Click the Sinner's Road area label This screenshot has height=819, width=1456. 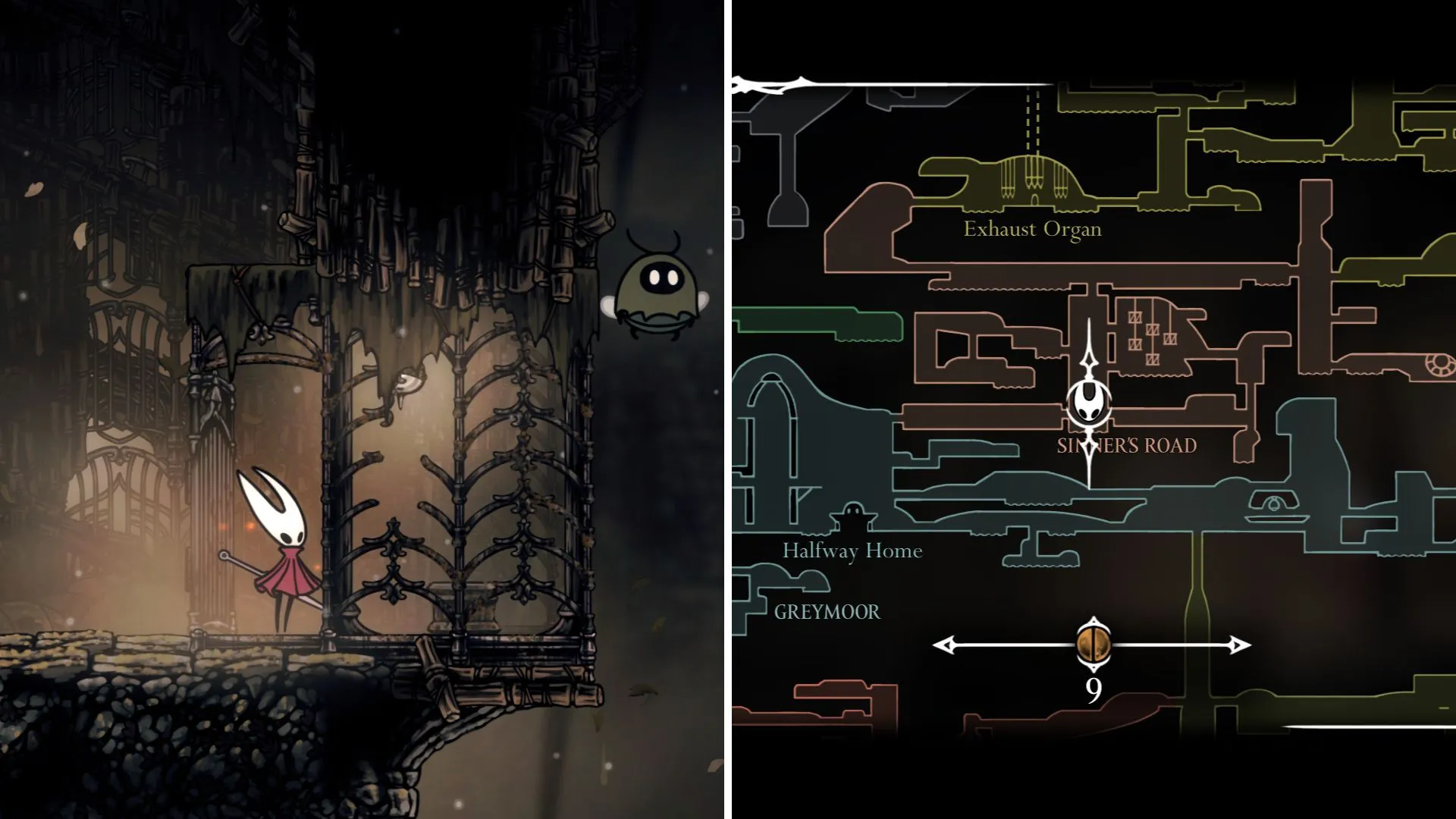tap(1127, 445)
